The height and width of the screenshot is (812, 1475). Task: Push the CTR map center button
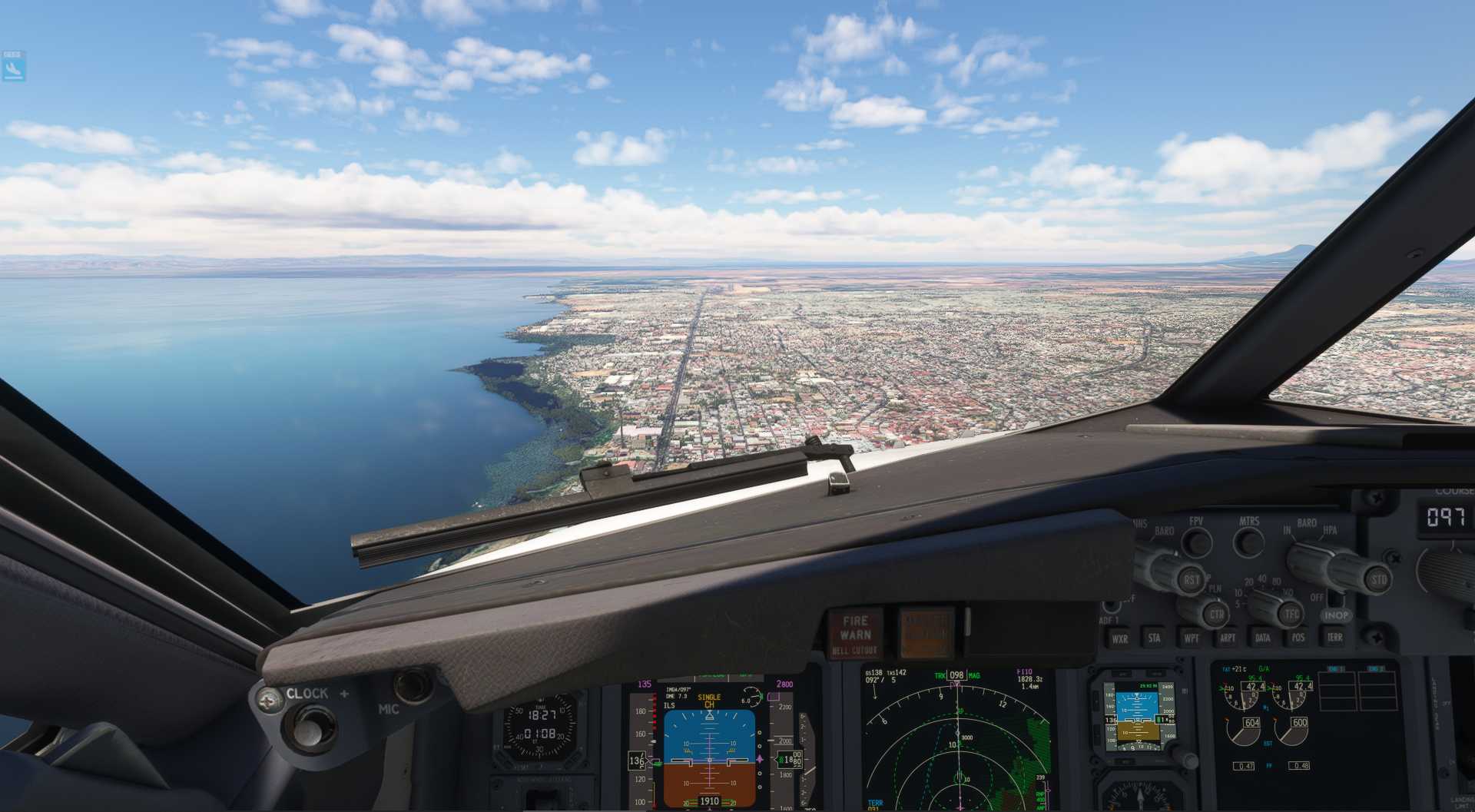coord(1216,615)
